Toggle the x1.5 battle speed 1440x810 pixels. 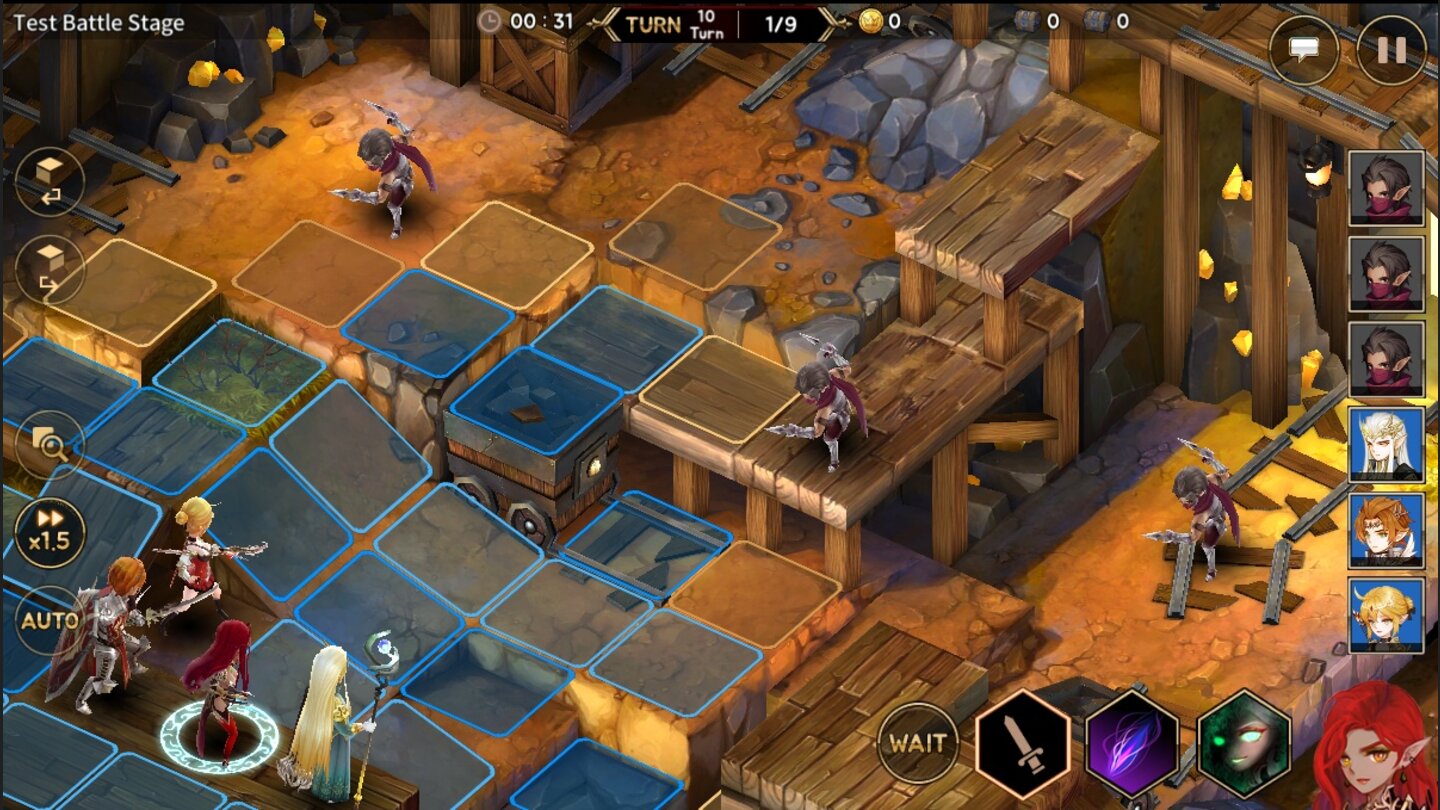tap(48, 530)
